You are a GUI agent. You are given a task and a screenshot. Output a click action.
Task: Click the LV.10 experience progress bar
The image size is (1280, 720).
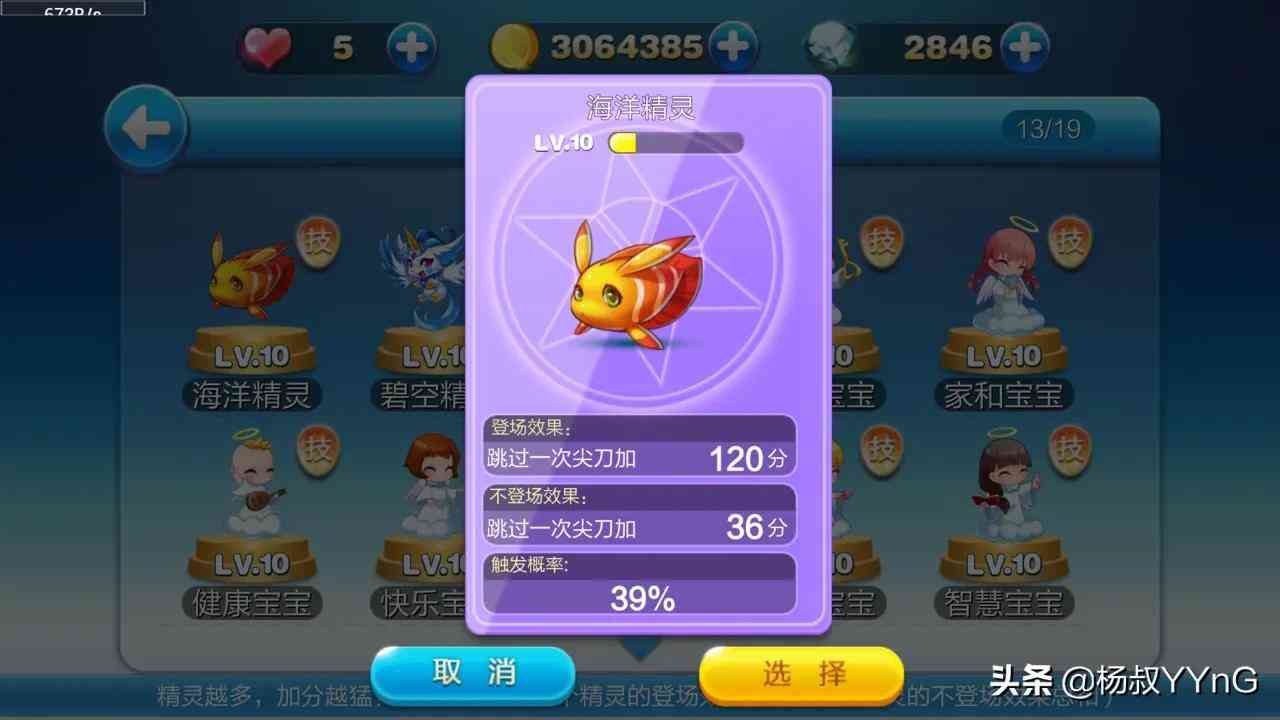[x=675, y=143]
